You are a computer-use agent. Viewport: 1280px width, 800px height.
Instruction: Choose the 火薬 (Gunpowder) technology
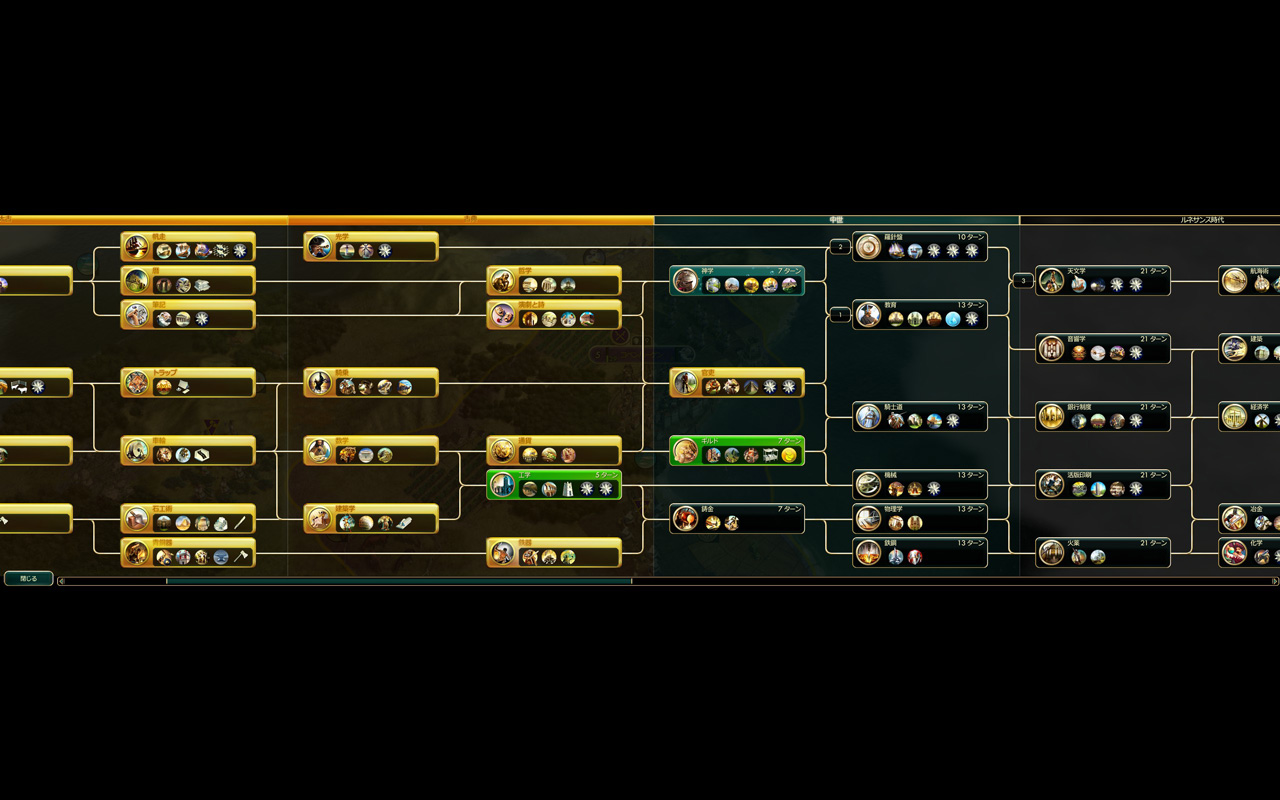(x=1103, y=552)
